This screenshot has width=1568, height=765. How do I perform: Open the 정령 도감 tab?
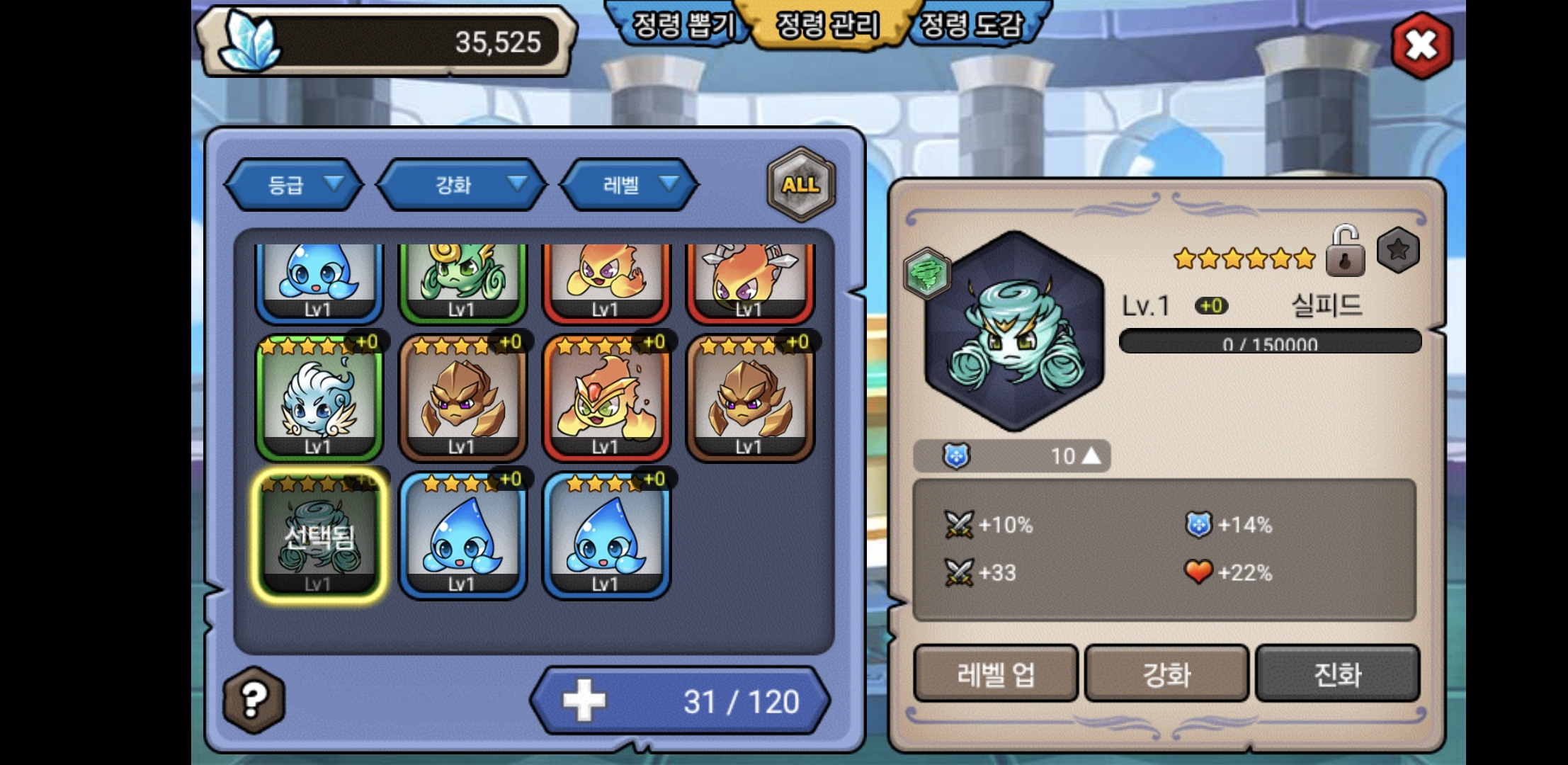point(973,25)
